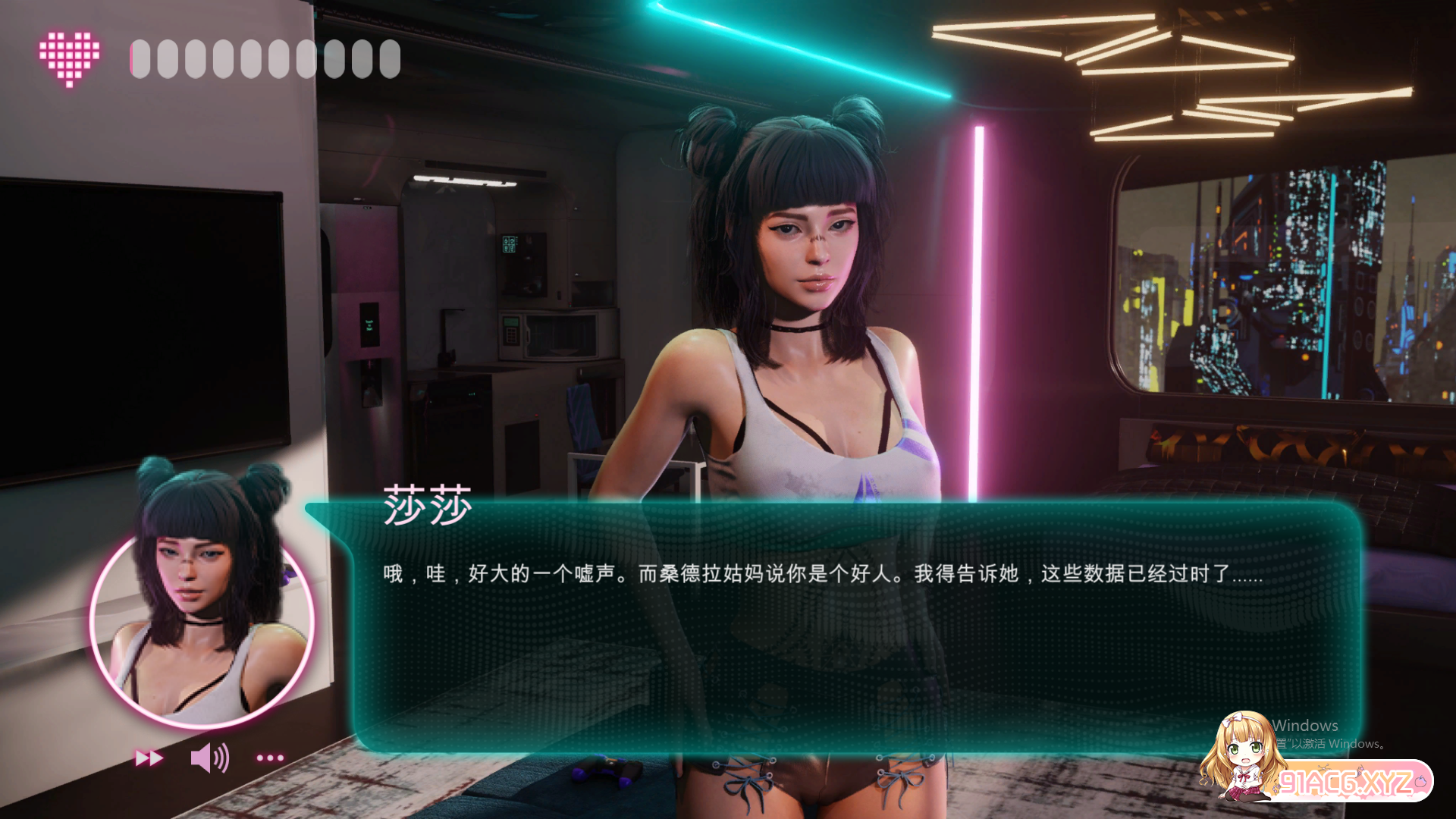Toggle the speaker sound icon
This screenshot has width=1456, height=819.
tap(209, 758)
